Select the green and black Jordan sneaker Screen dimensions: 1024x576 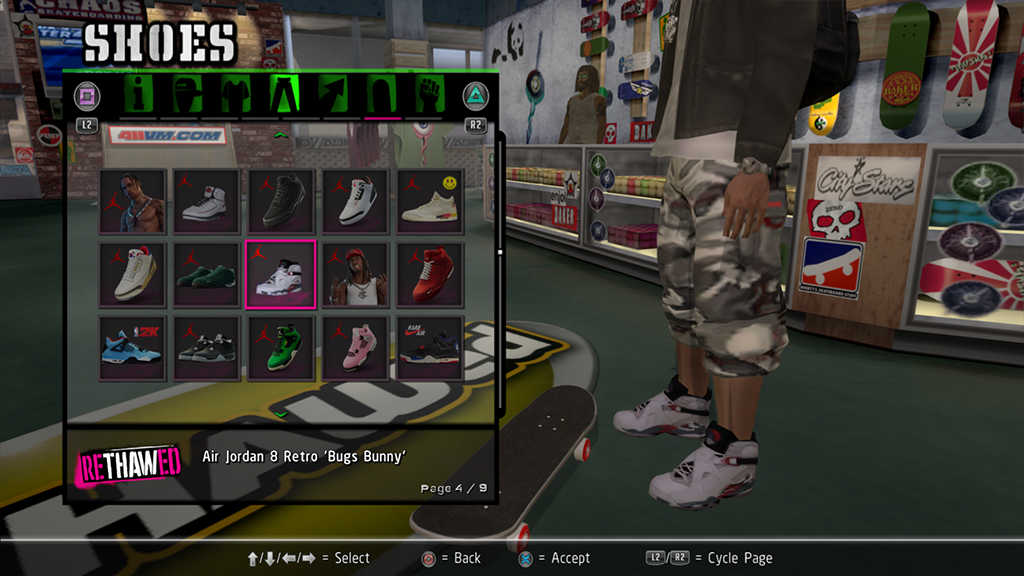pos(281,347)
